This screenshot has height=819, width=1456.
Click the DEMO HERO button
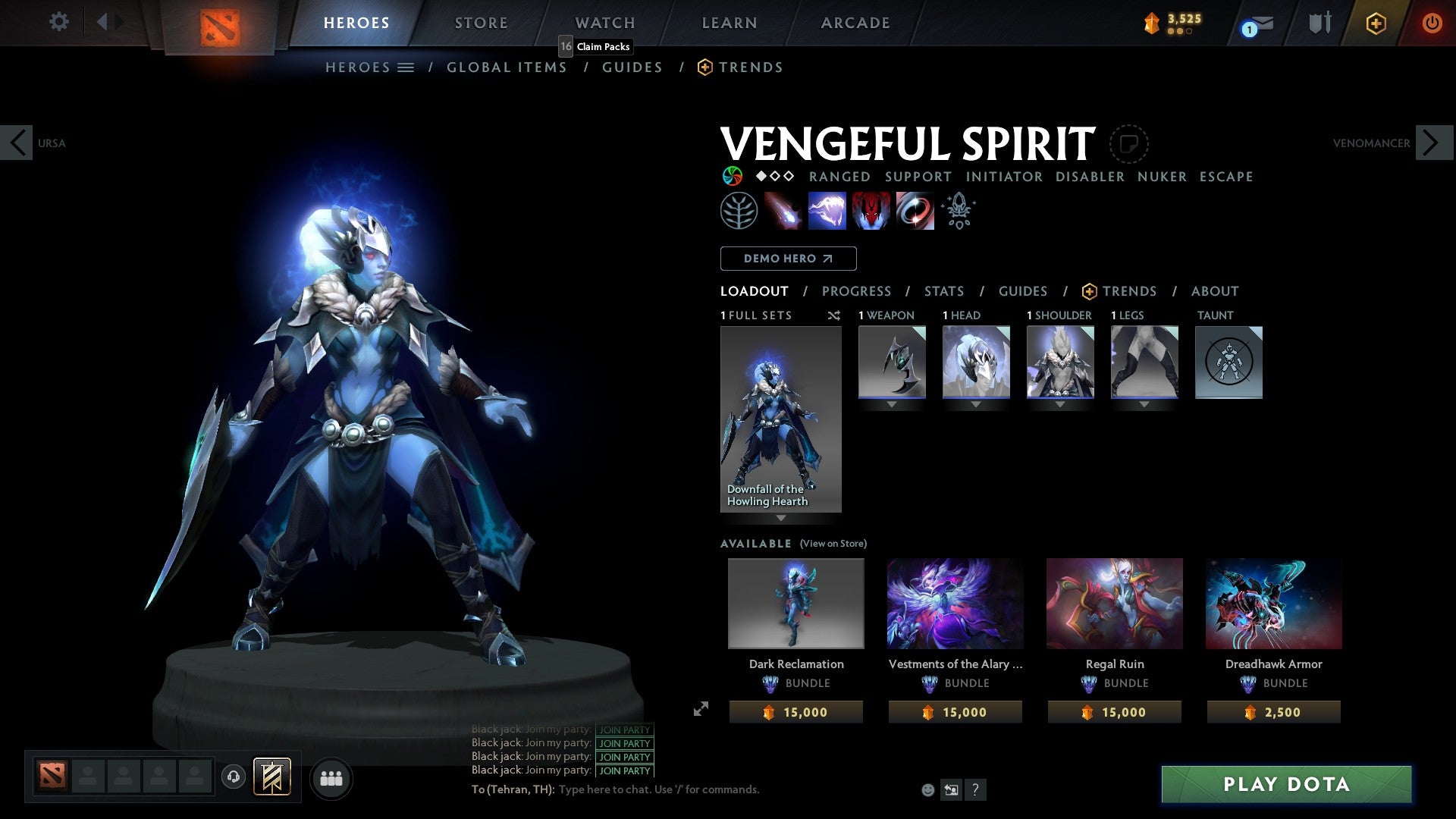click(788, 258)
